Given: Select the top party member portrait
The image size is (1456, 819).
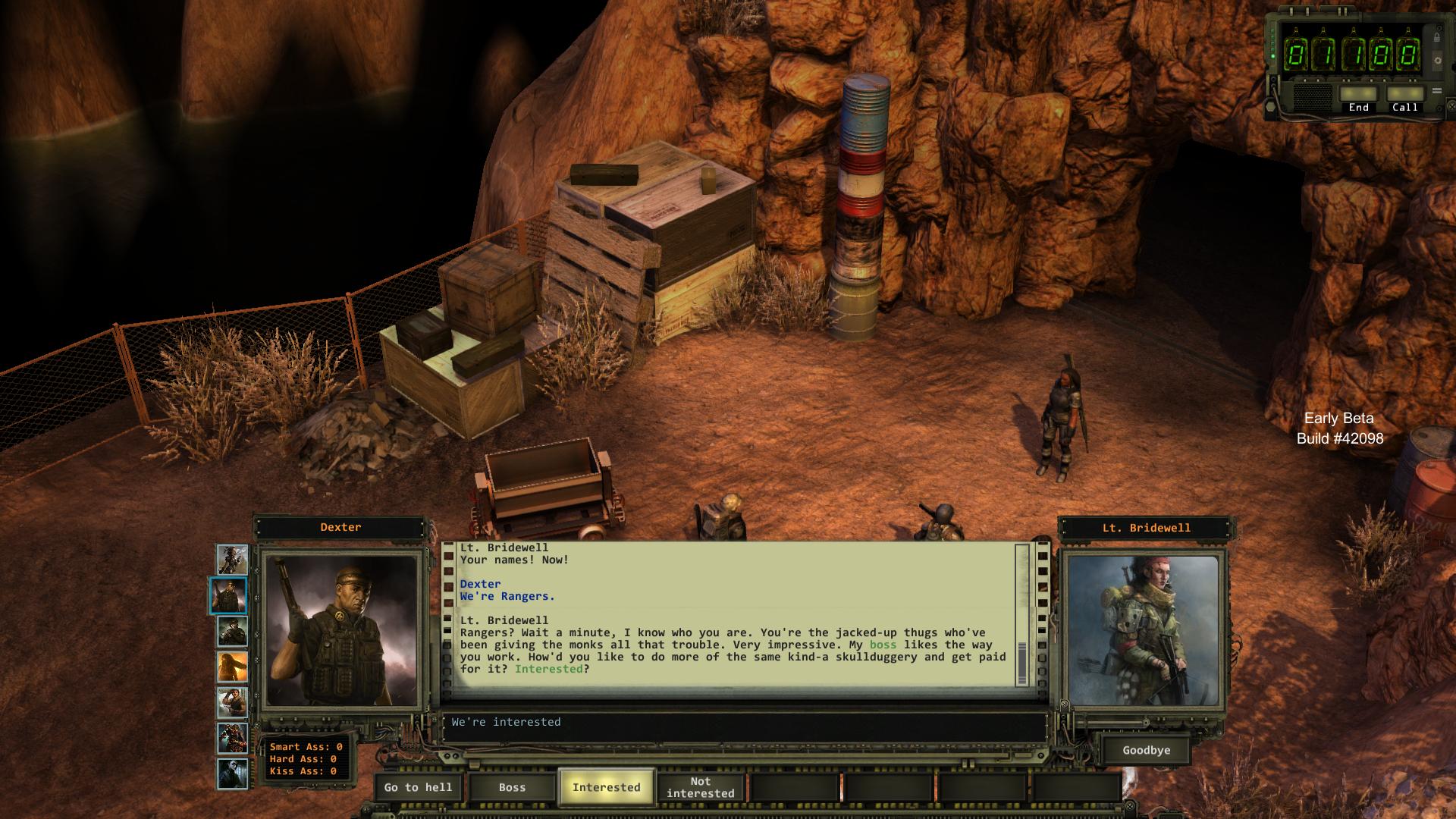Looking at the screenshot, I should click(x=231, y=559).
